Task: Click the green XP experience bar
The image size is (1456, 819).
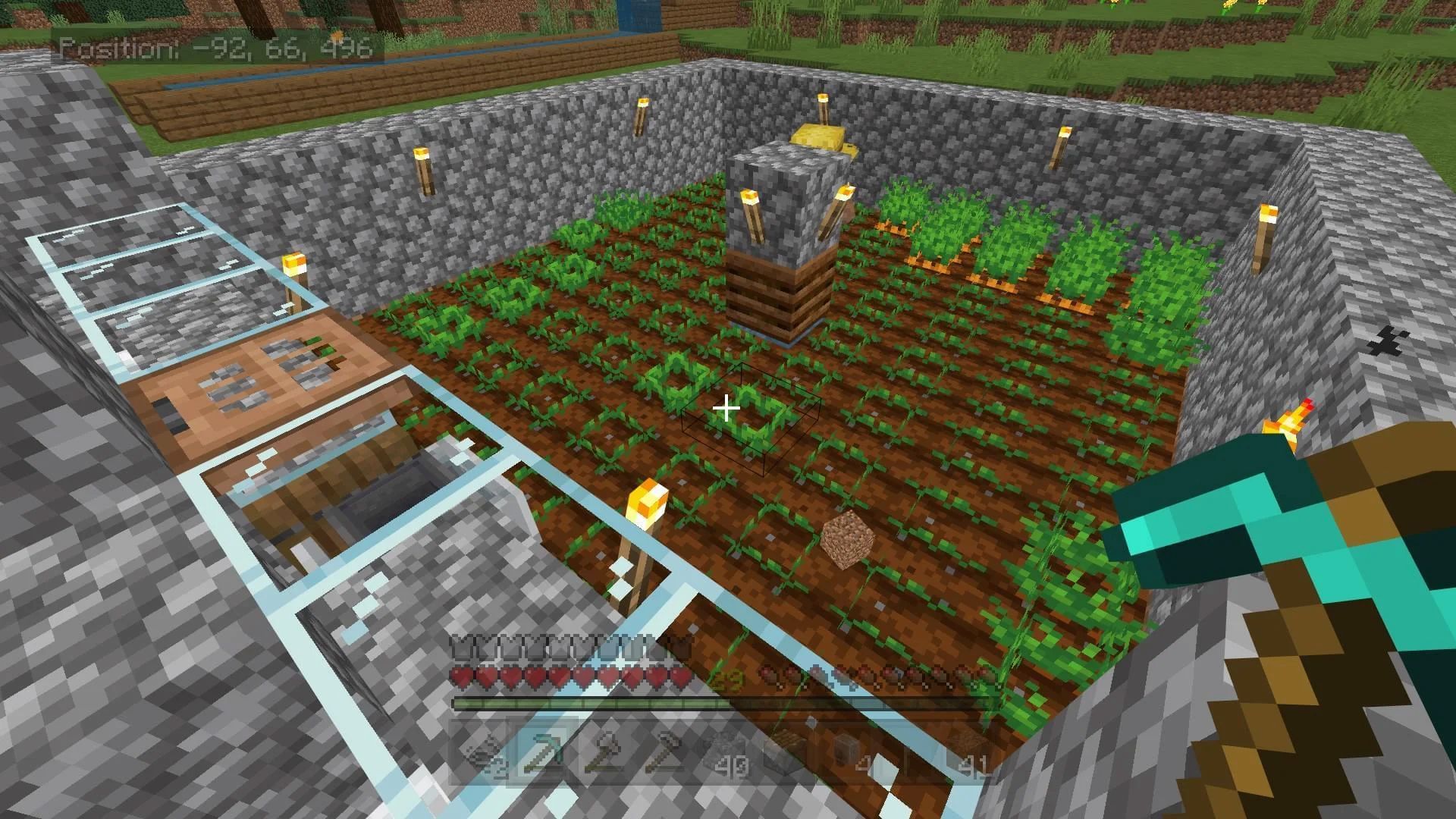Action: (569, 702)
